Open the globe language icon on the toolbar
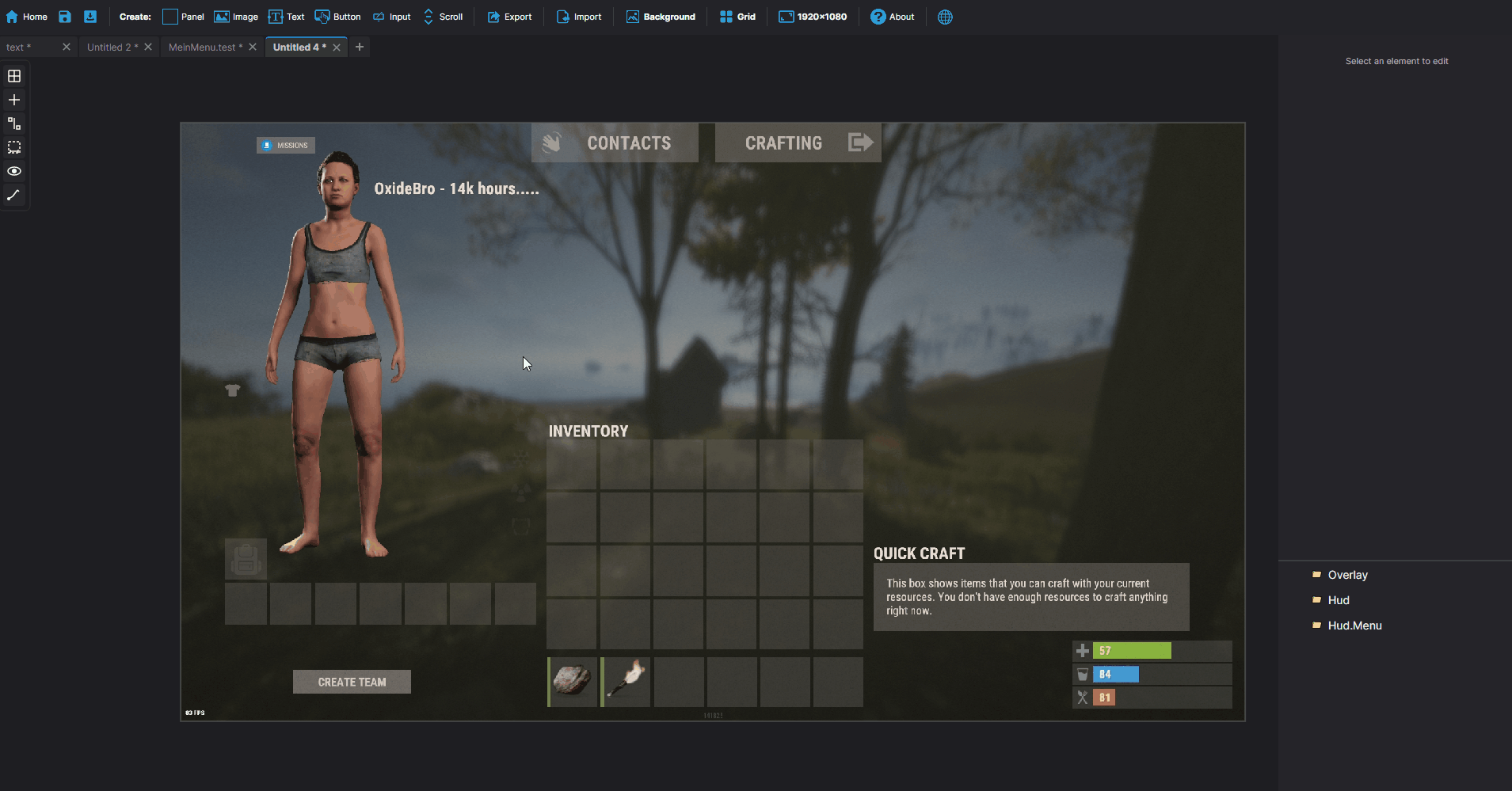The width and height of the screenshot is (1512, 791). click(x=945, y=17)
